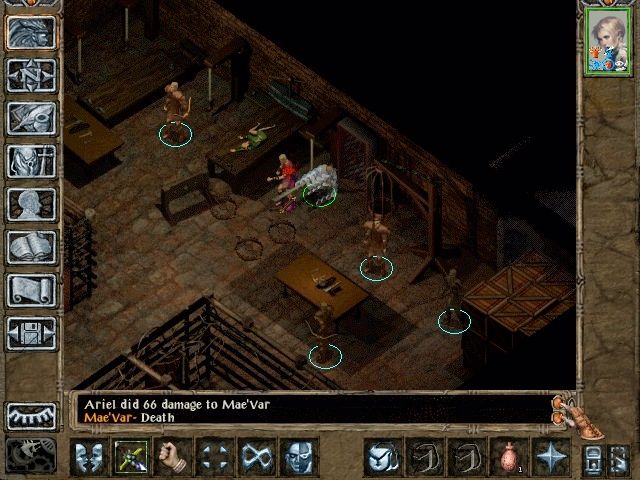Activate the talk masks action
This screenshot has height=480, width=640.
click(88, 457)
